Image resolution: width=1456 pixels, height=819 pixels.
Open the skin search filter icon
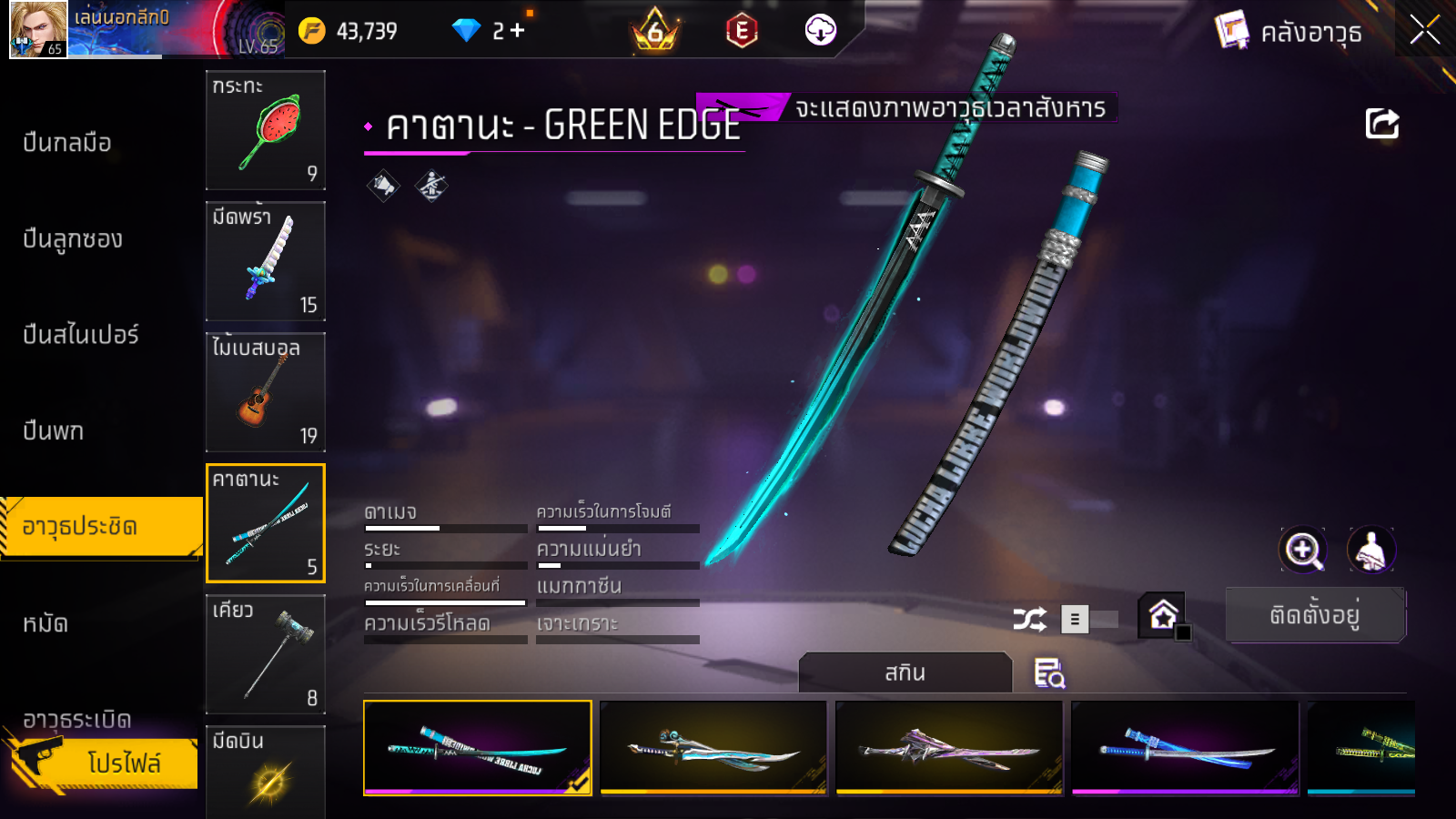point(1049,673)
